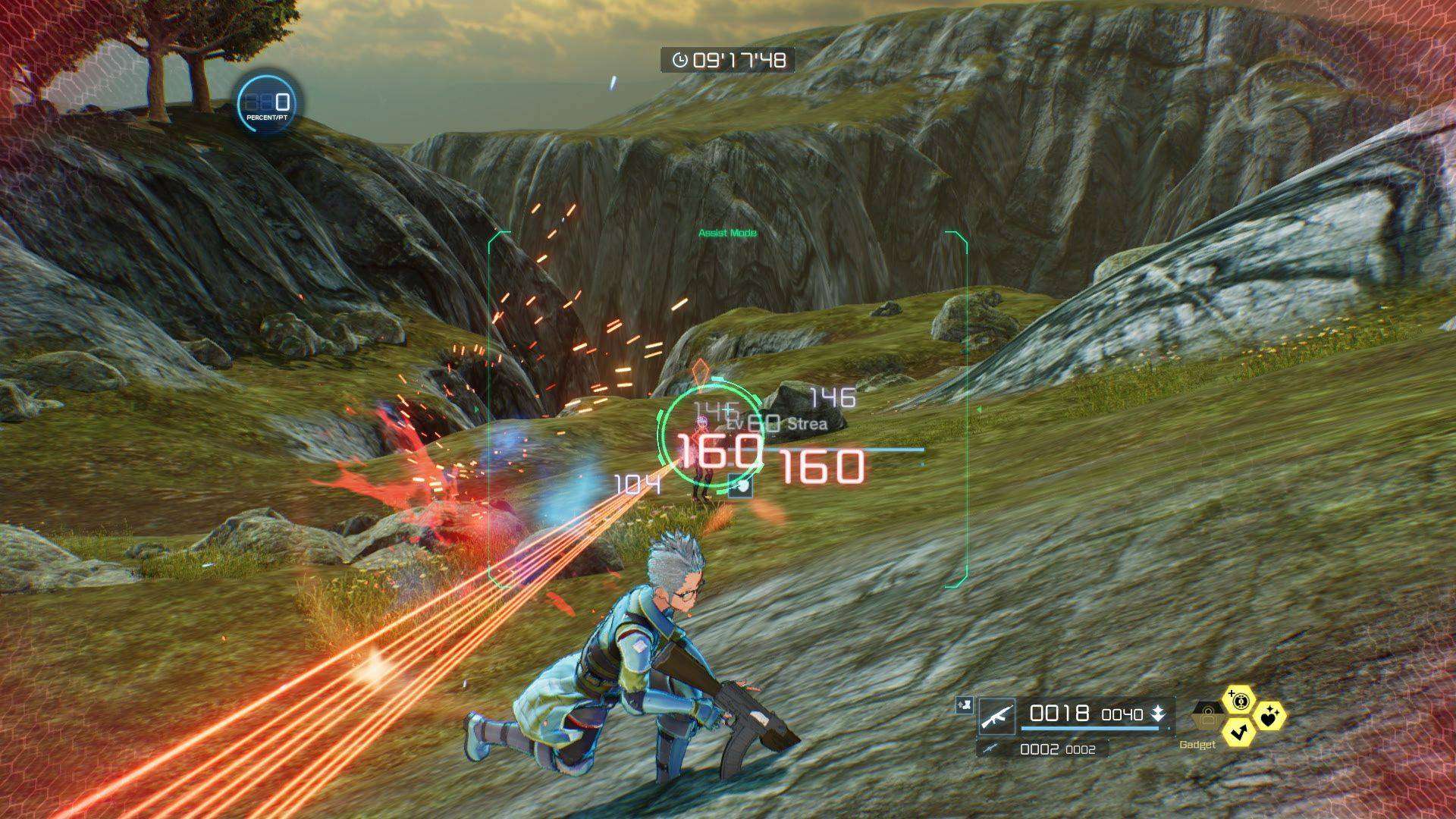
Task: Trigger the plus-target skill hexagon
Action: (1239, 700)
